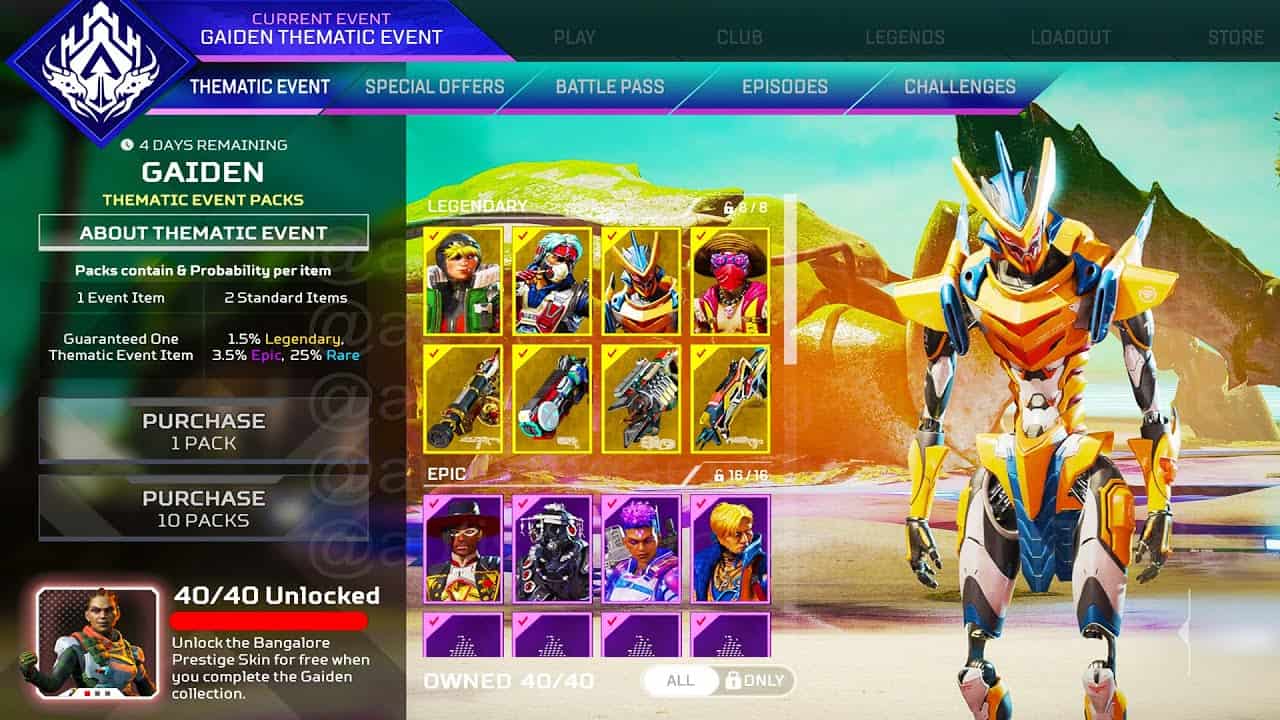View the Challenges tab
This screenshot has height=720, width=1280.
pyautogui.click(x=959, y=86)
